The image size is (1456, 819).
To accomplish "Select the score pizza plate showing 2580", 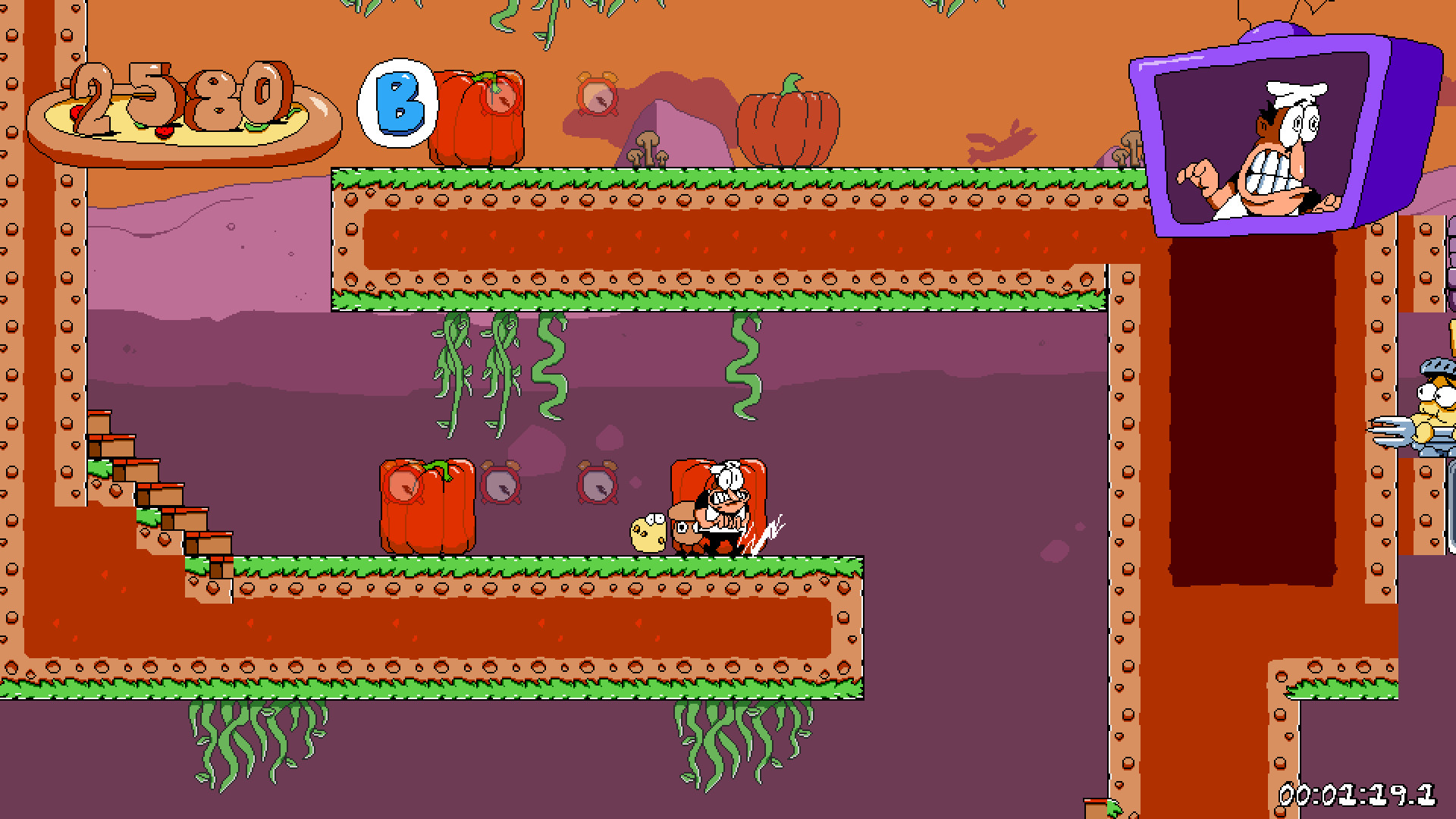I will [182, 106].
